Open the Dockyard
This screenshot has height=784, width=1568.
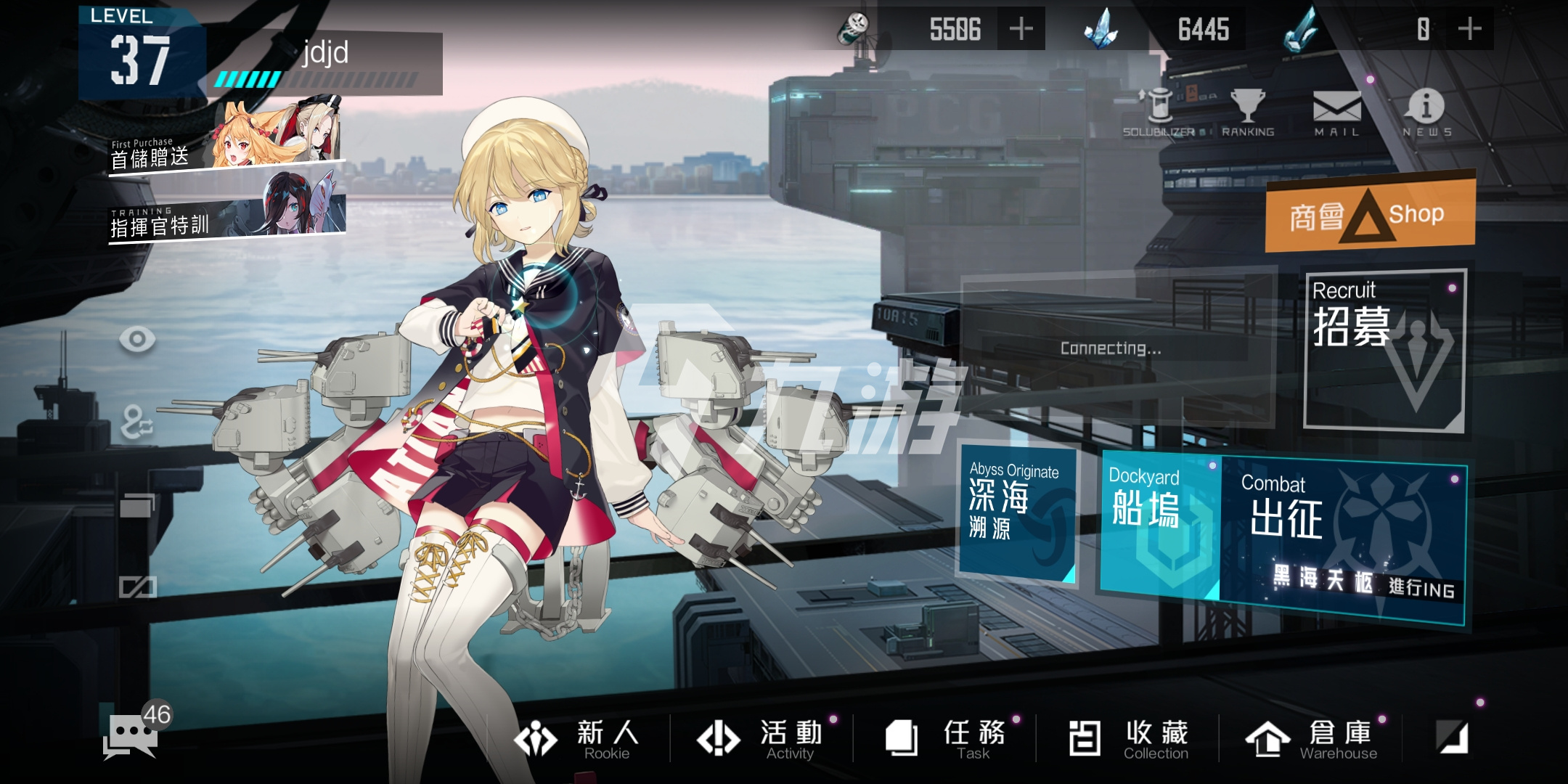pyautogui.click(x=1160, y=524)
